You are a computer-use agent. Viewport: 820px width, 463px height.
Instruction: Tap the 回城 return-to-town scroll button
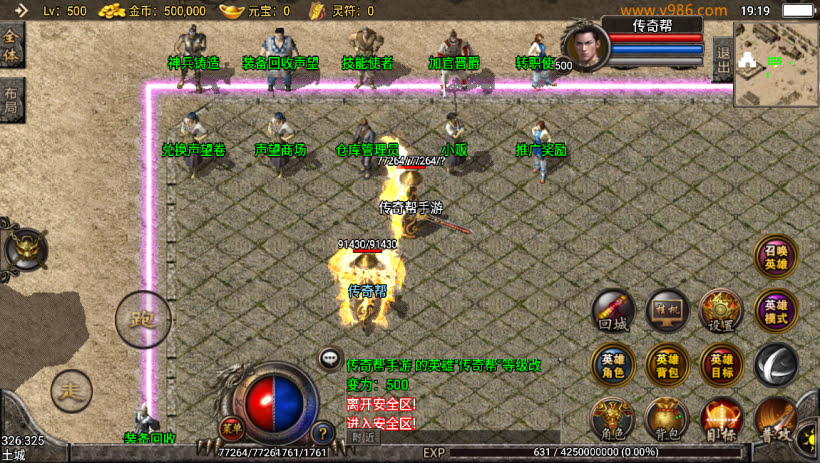click(x=613, y=311)
